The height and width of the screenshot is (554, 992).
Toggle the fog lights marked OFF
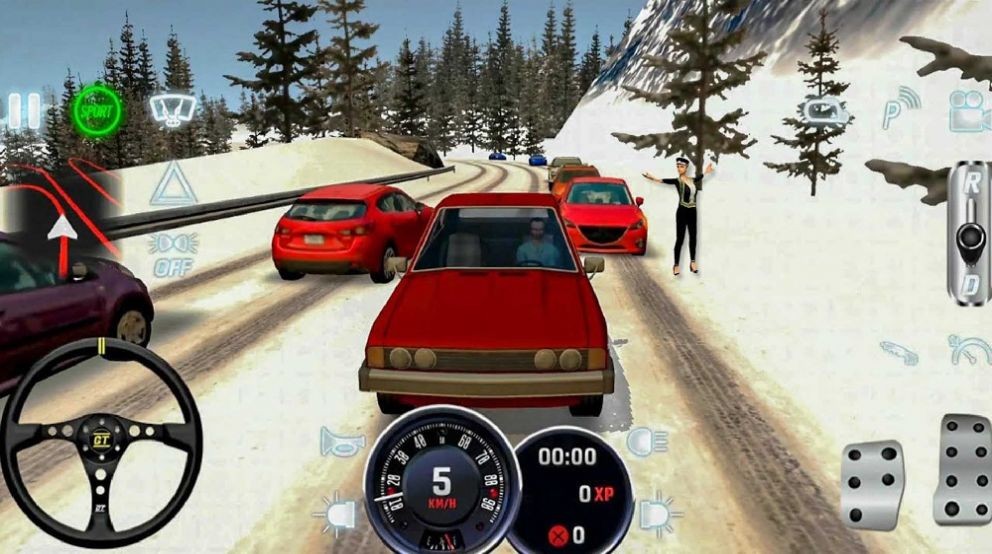(x=172, y=252)
